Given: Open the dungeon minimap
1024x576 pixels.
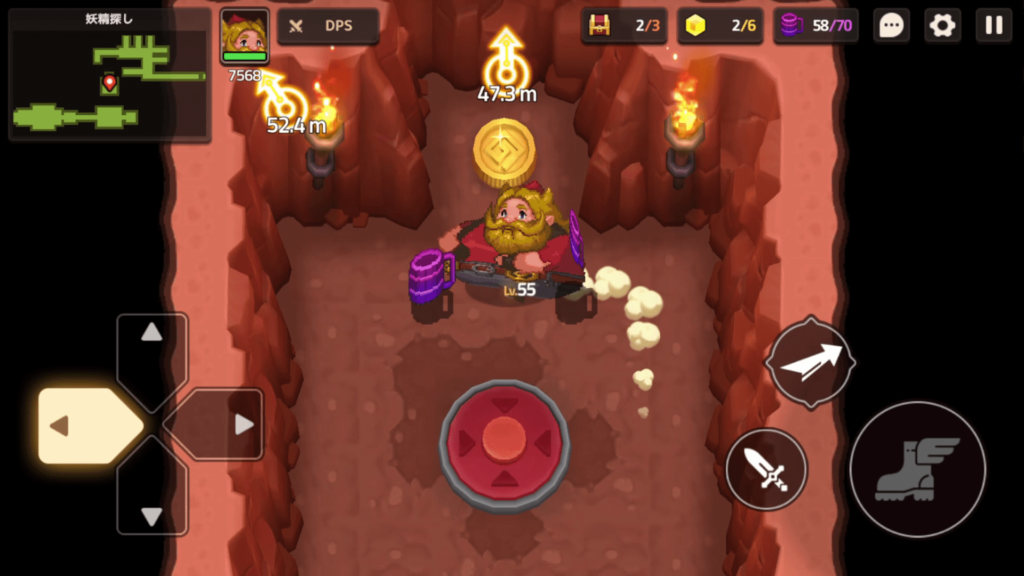Looking at the screenshot, I should pos(109,75).
